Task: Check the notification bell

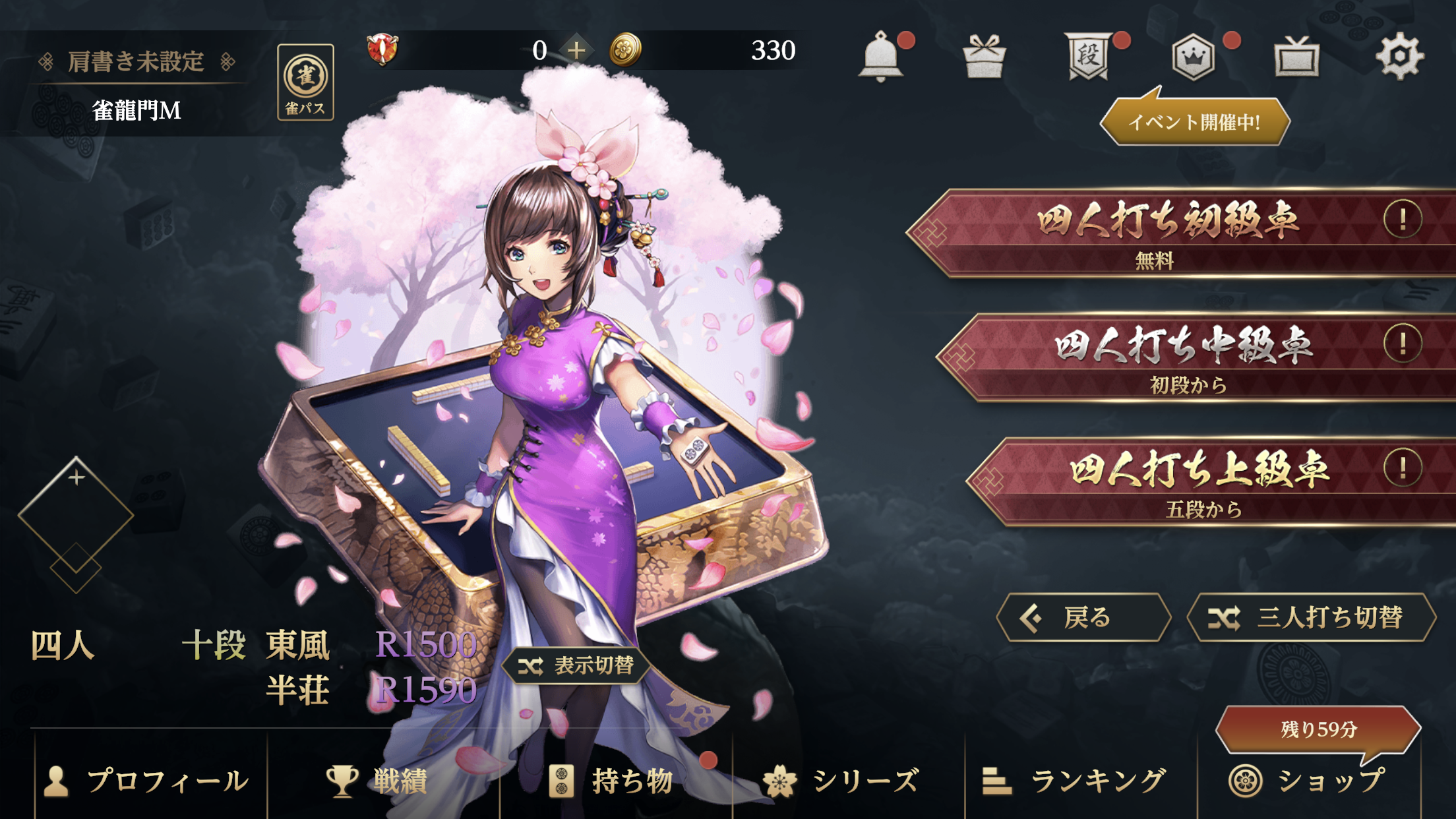Action: tap(880, 57)
